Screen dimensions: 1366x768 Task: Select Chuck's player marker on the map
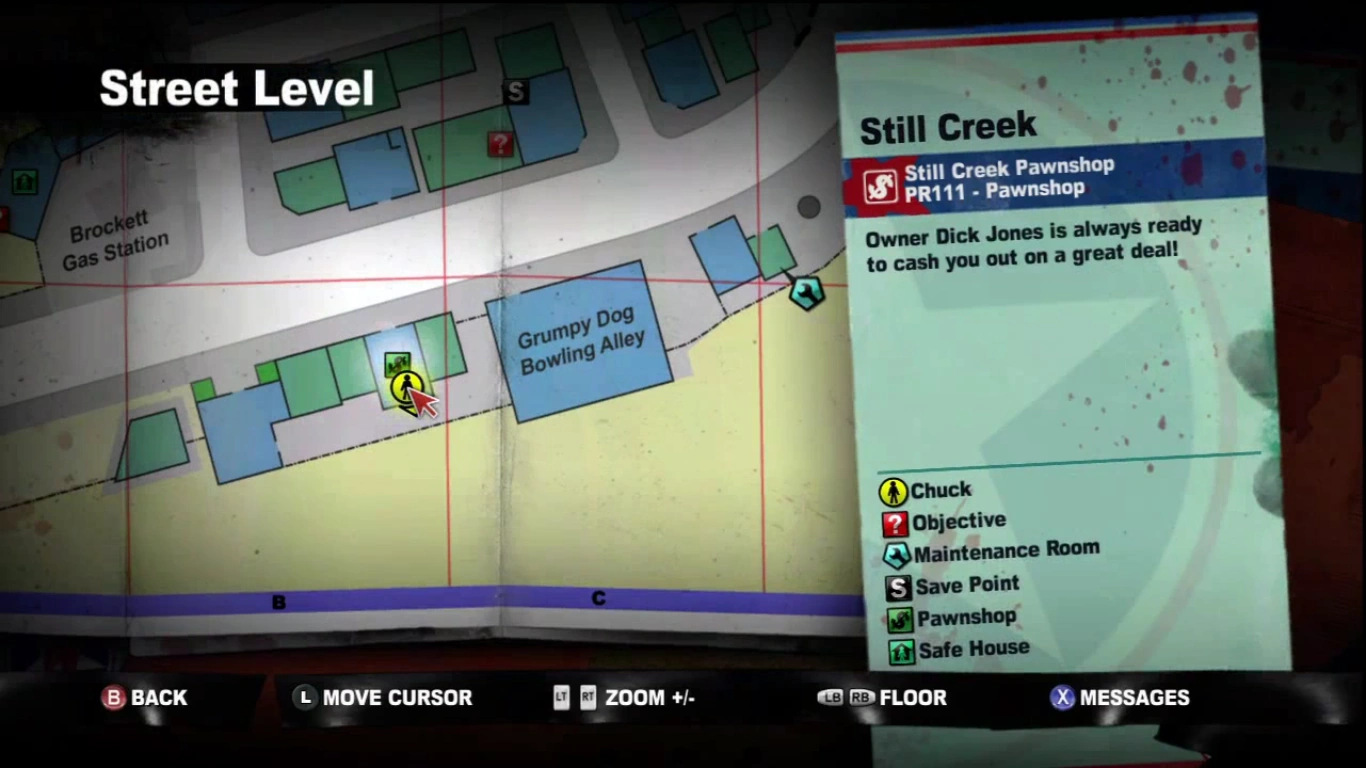pos(406,389)
